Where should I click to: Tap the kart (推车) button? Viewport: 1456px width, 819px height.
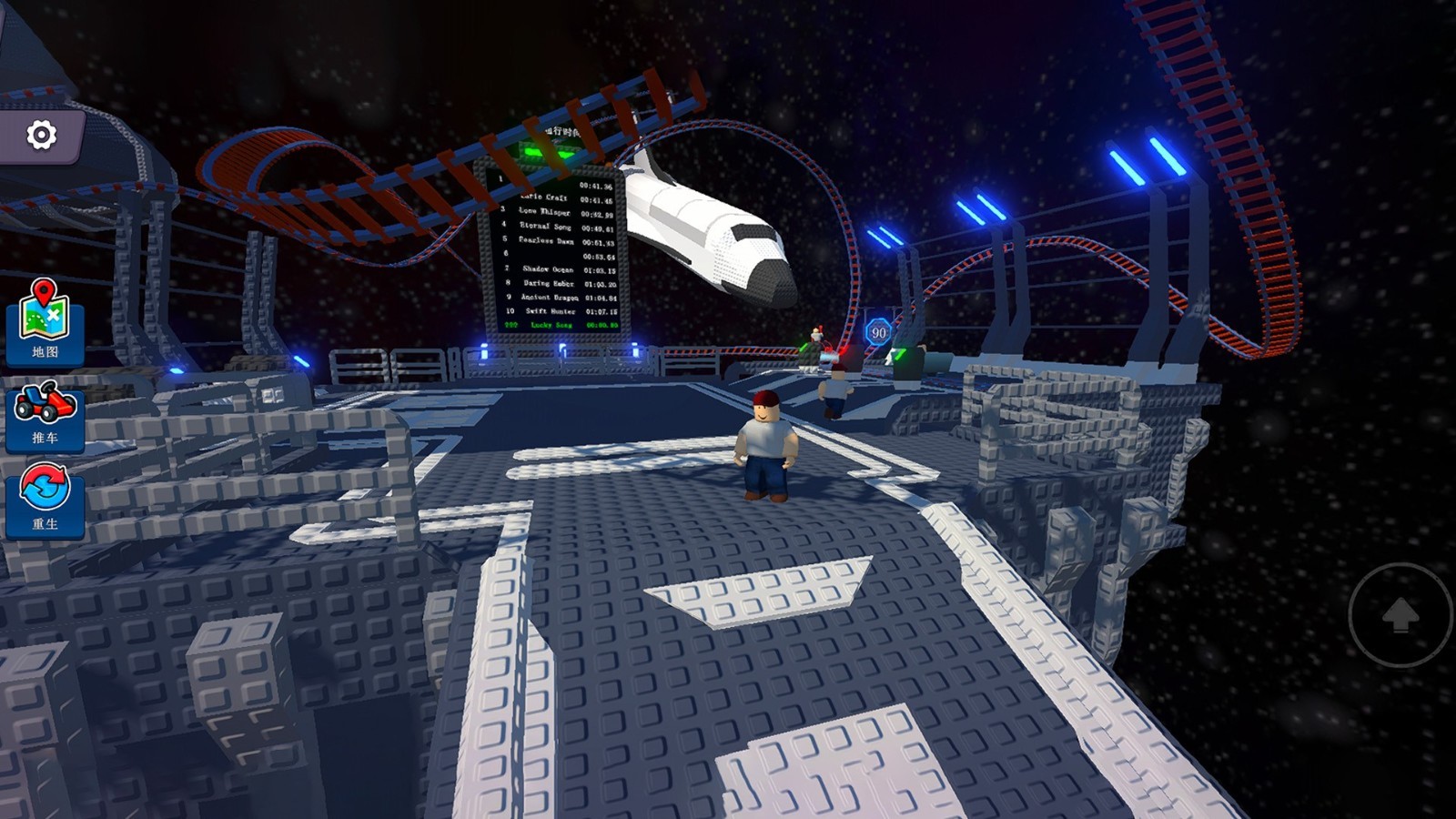coord(45,415)
